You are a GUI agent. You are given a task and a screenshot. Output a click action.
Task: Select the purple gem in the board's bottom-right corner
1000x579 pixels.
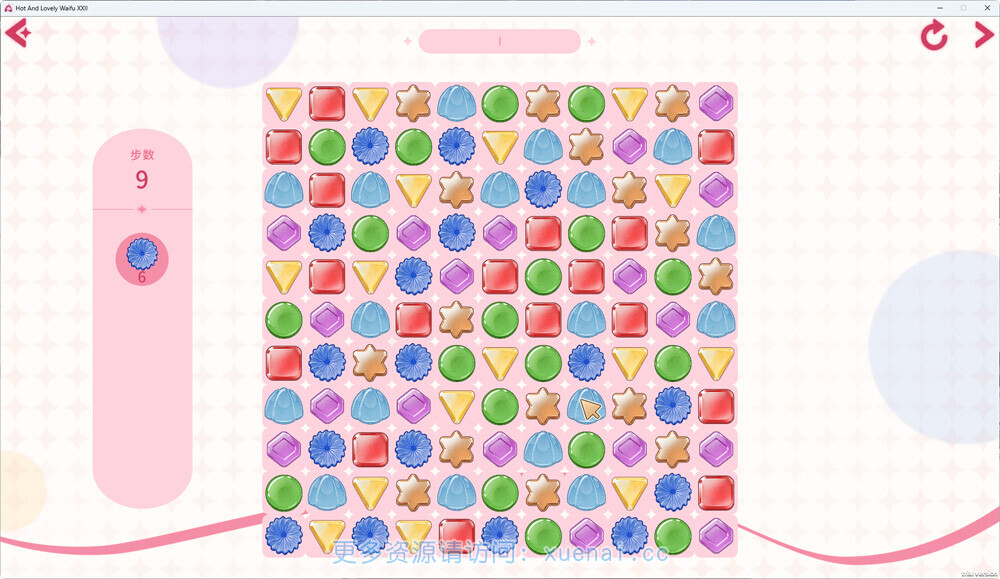point(716,535)
